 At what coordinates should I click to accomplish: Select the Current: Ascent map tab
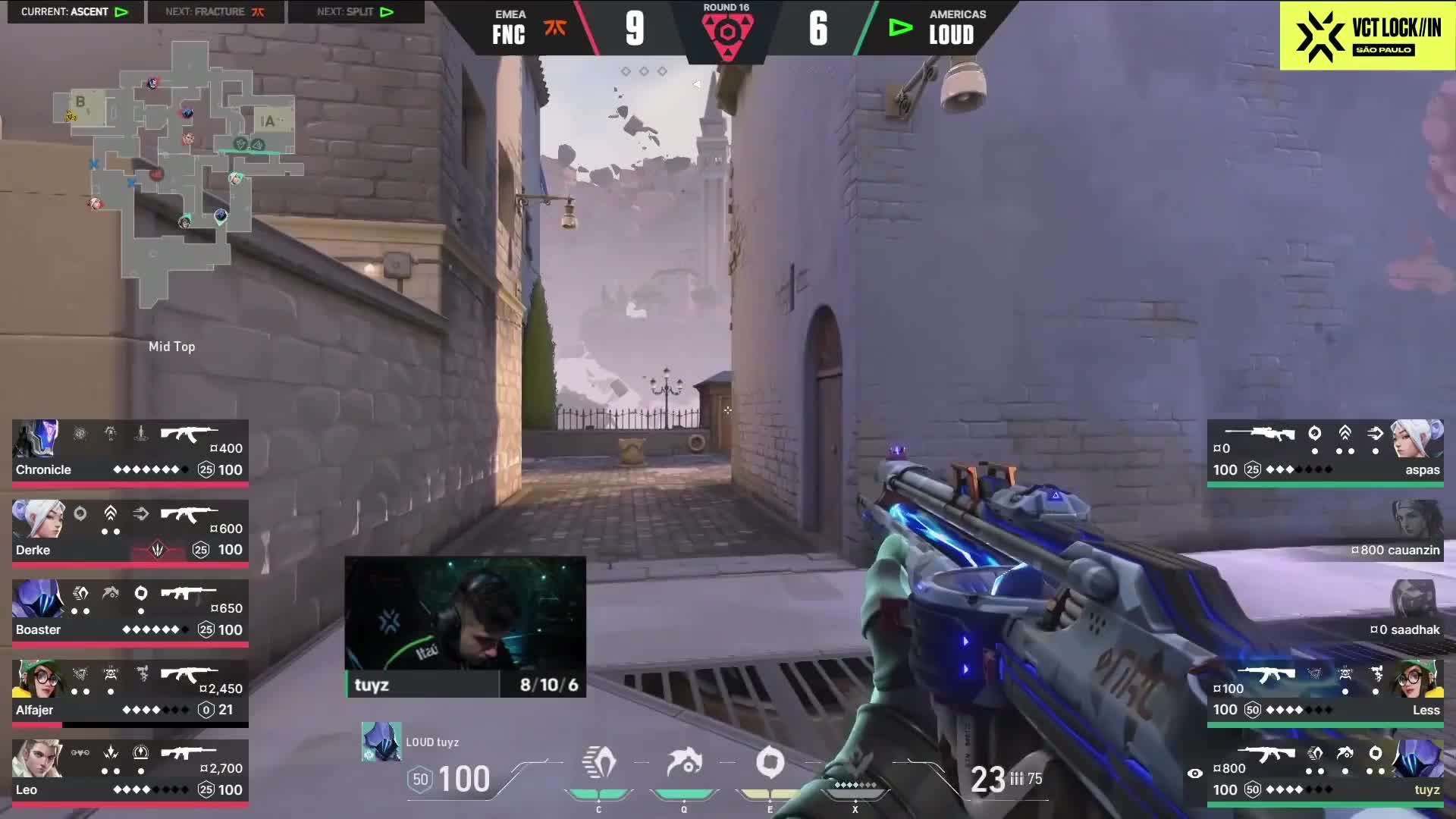coord(74,11)
